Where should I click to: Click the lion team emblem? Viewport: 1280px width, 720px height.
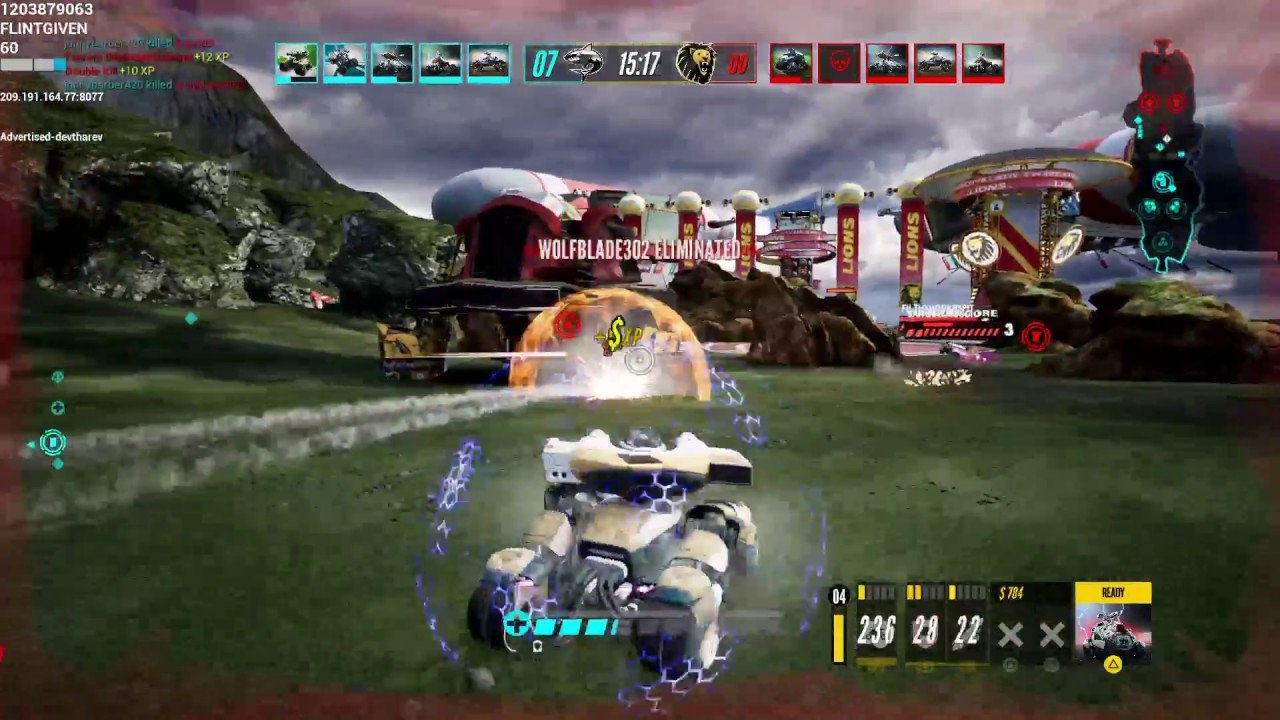695,64
